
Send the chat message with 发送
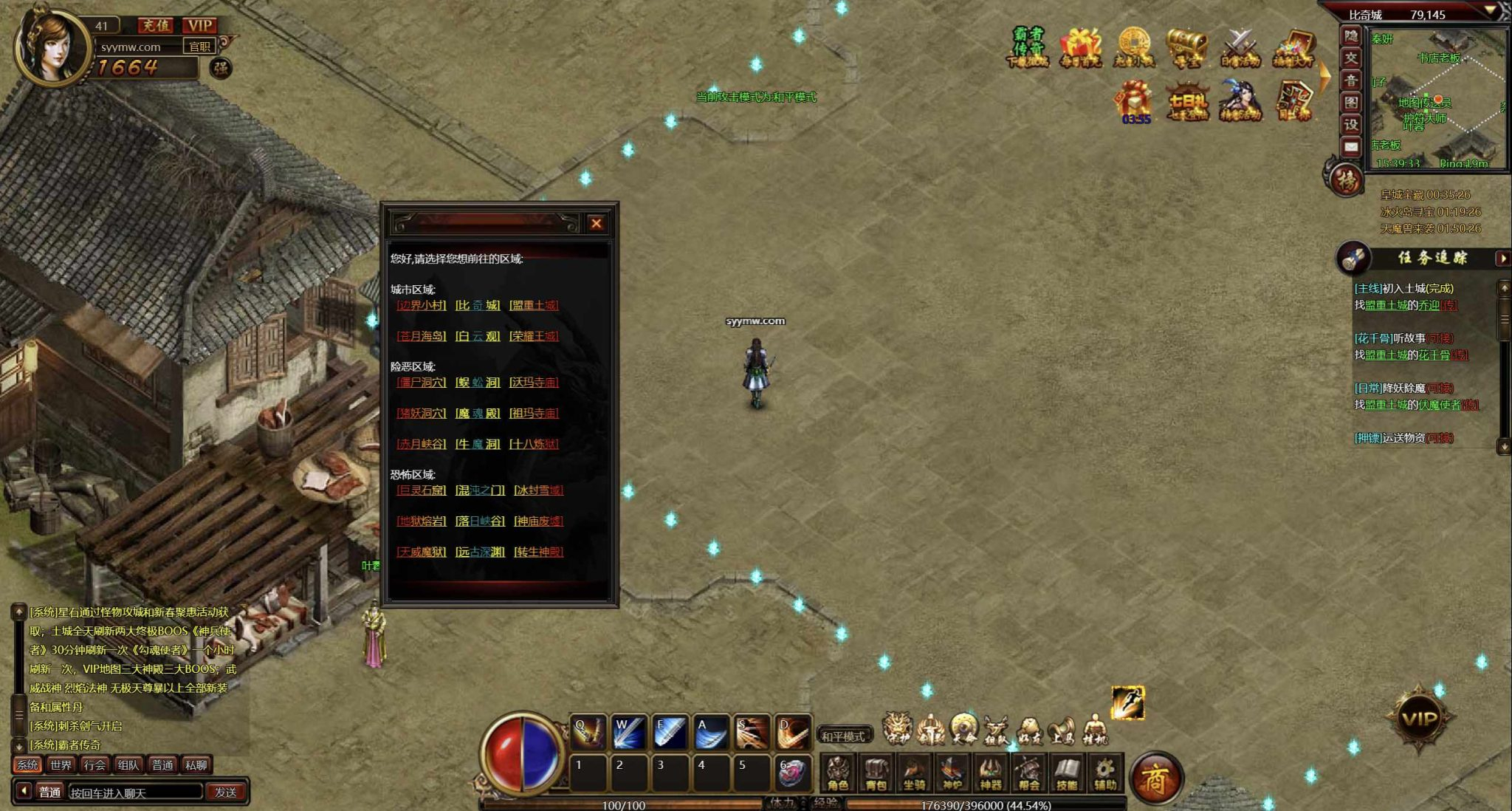(226, 792)
